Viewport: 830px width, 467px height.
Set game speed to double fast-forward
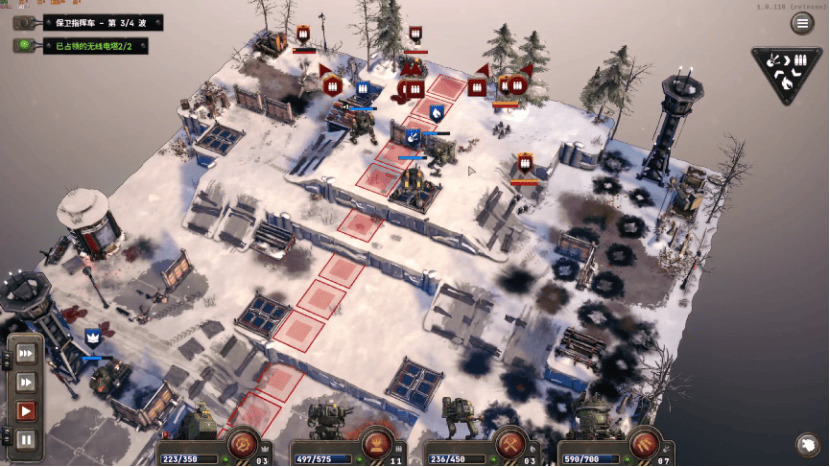(26, 382)
